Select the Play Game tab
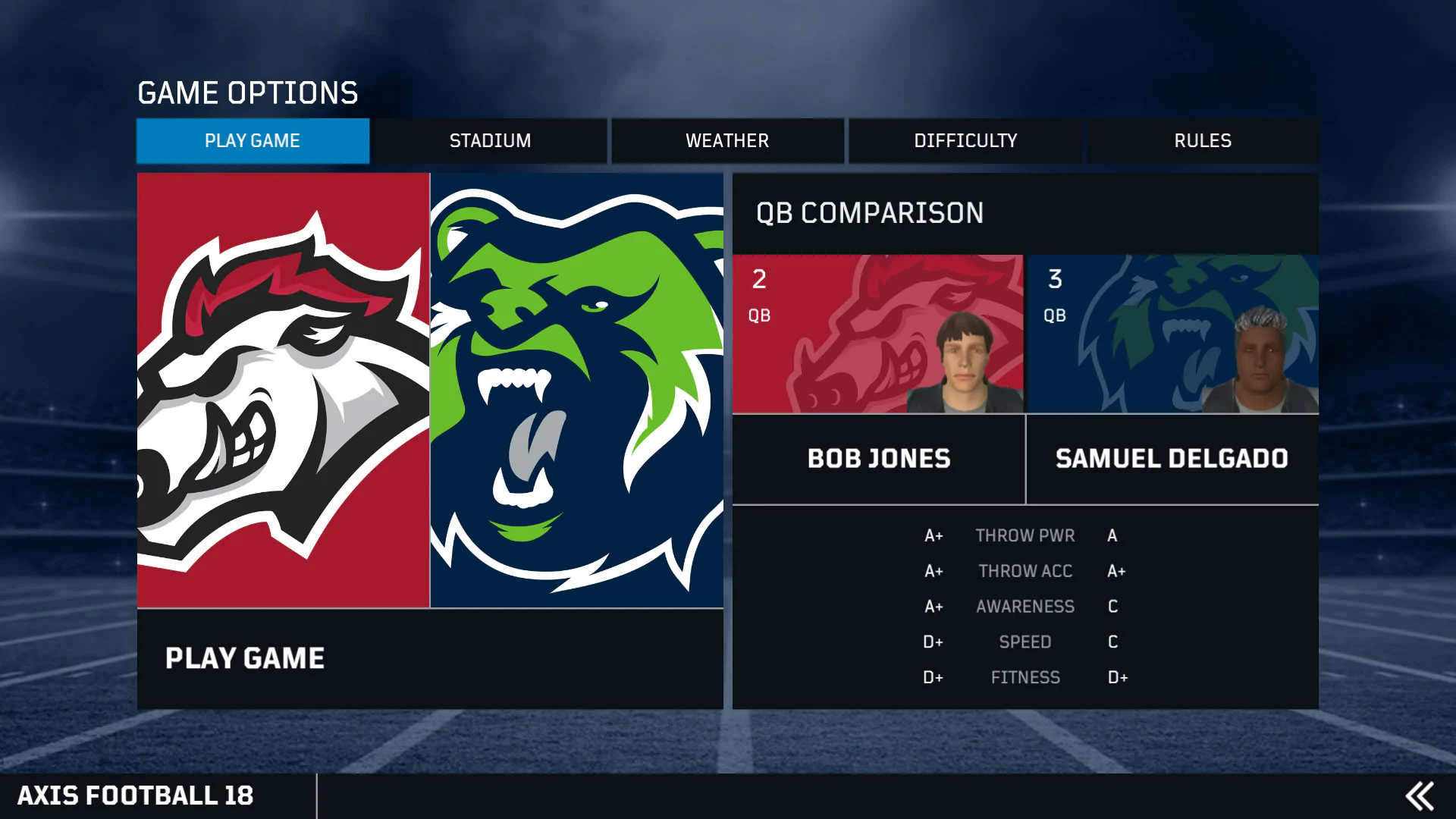This screenshot has height=819, width=1456. point(252,140)
